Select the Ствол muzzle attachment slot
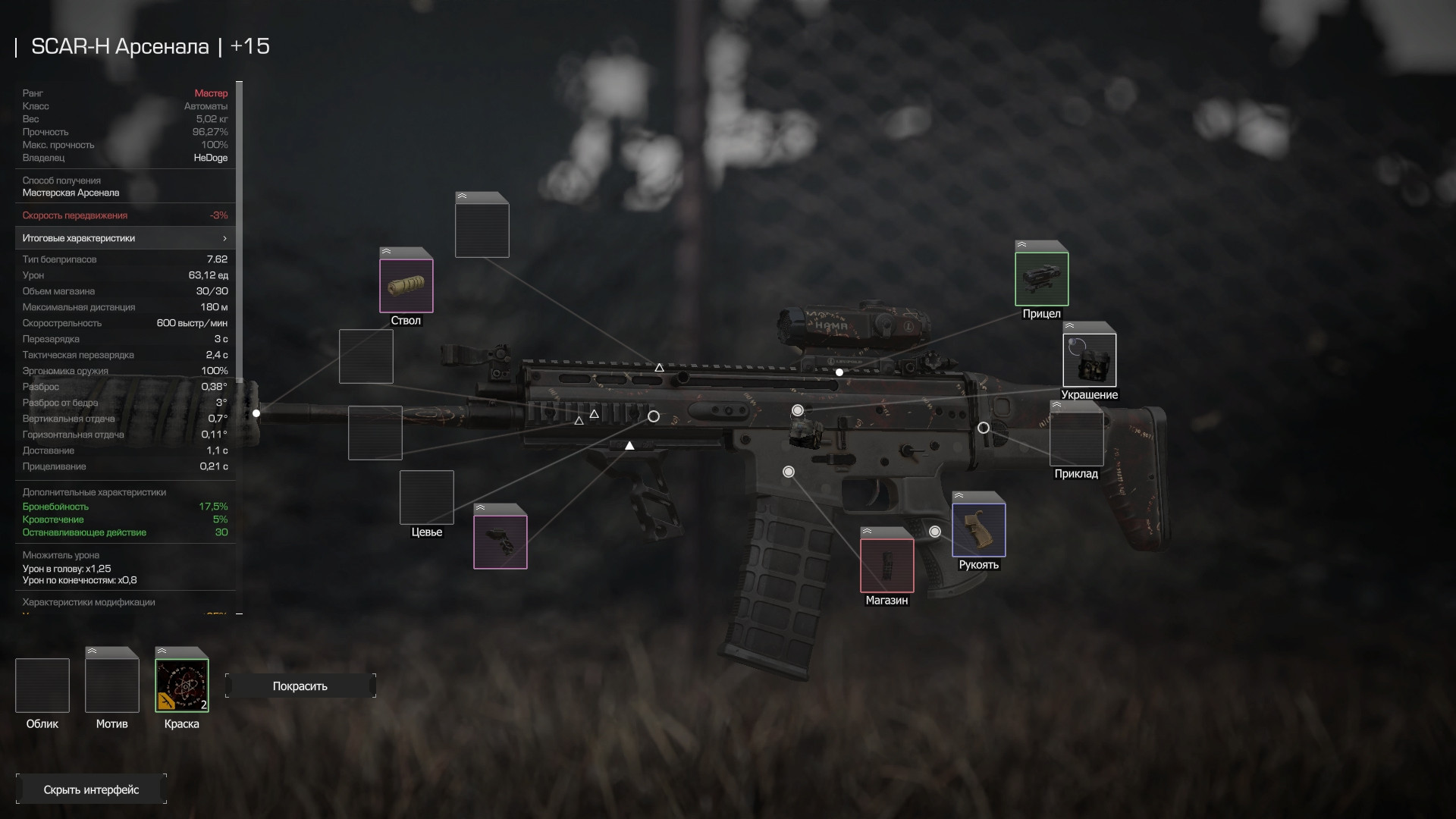 [x=406, y=285]
